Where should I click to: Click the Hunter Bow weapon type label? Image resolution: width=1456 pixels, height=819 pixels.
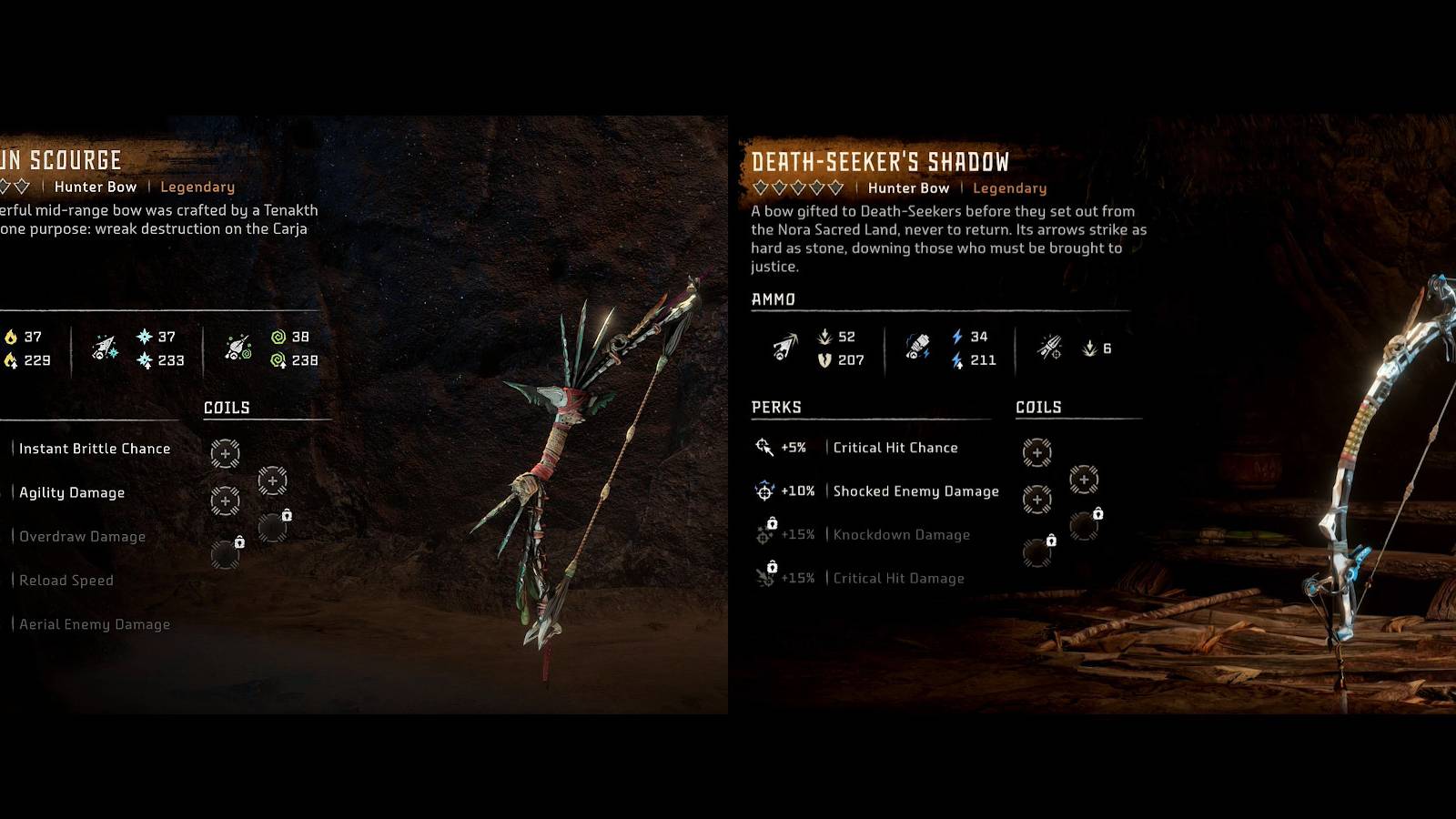click(908, 188)
